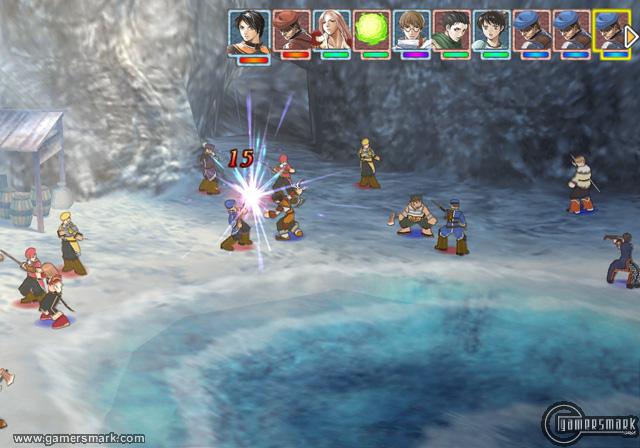Select the large leading dark-haired hero portrait
The width and height of the screenshot is (640, 448).
tap(249, 33)
